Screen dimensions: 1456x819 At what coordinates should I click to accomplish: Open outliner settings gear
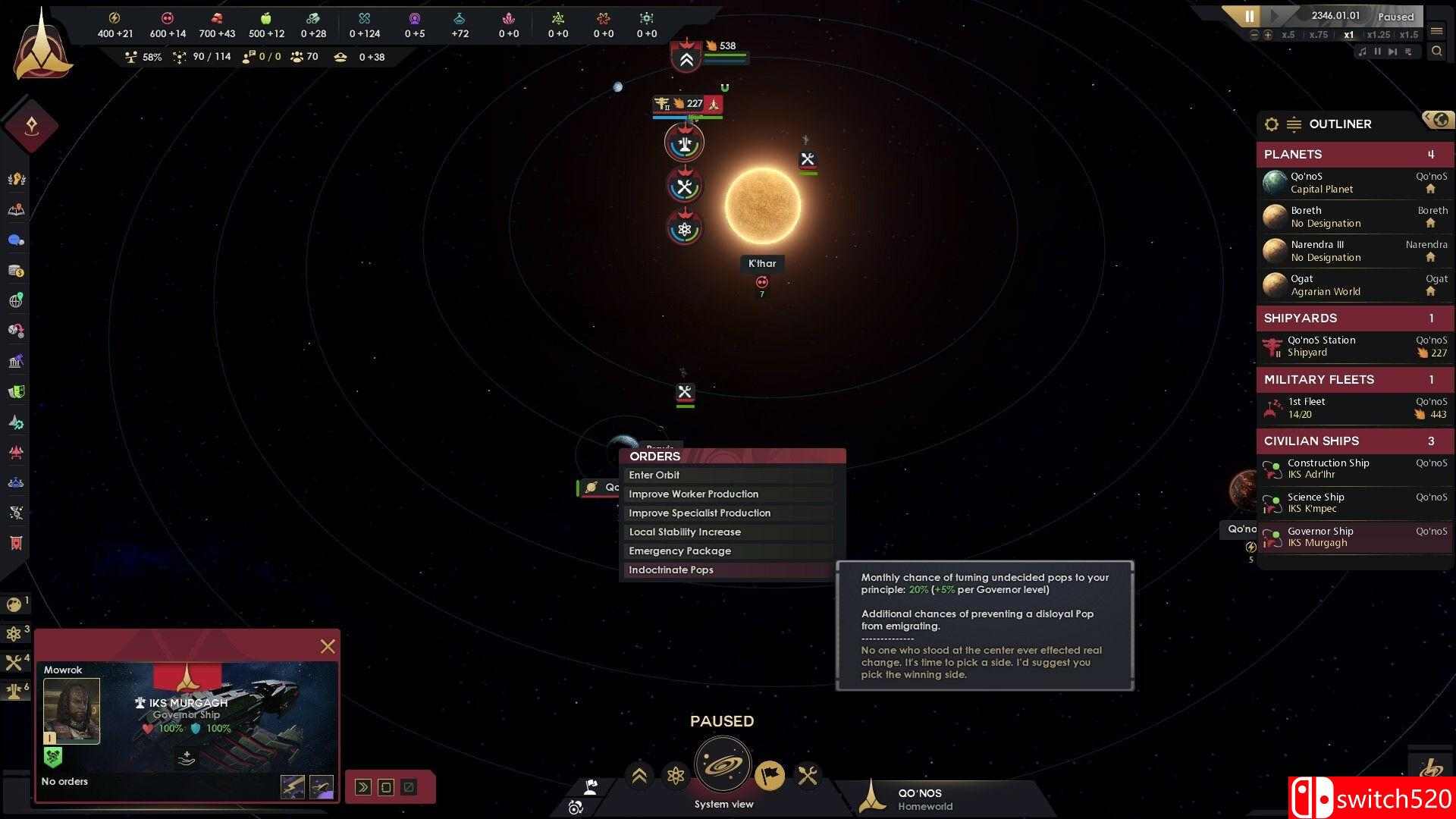[x=1272, y=124]
